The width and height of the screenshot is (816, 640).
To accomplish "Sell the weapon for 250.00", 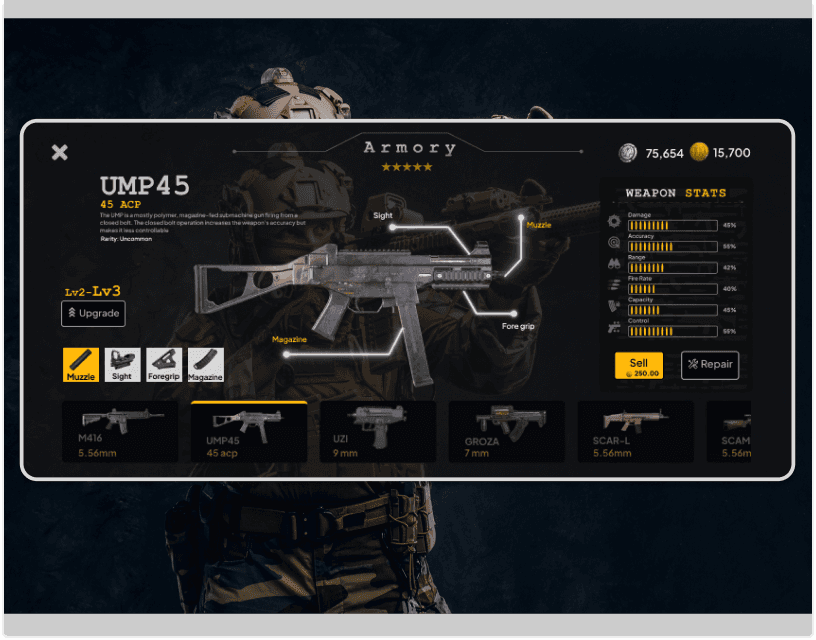I will [x=639, y=366].
